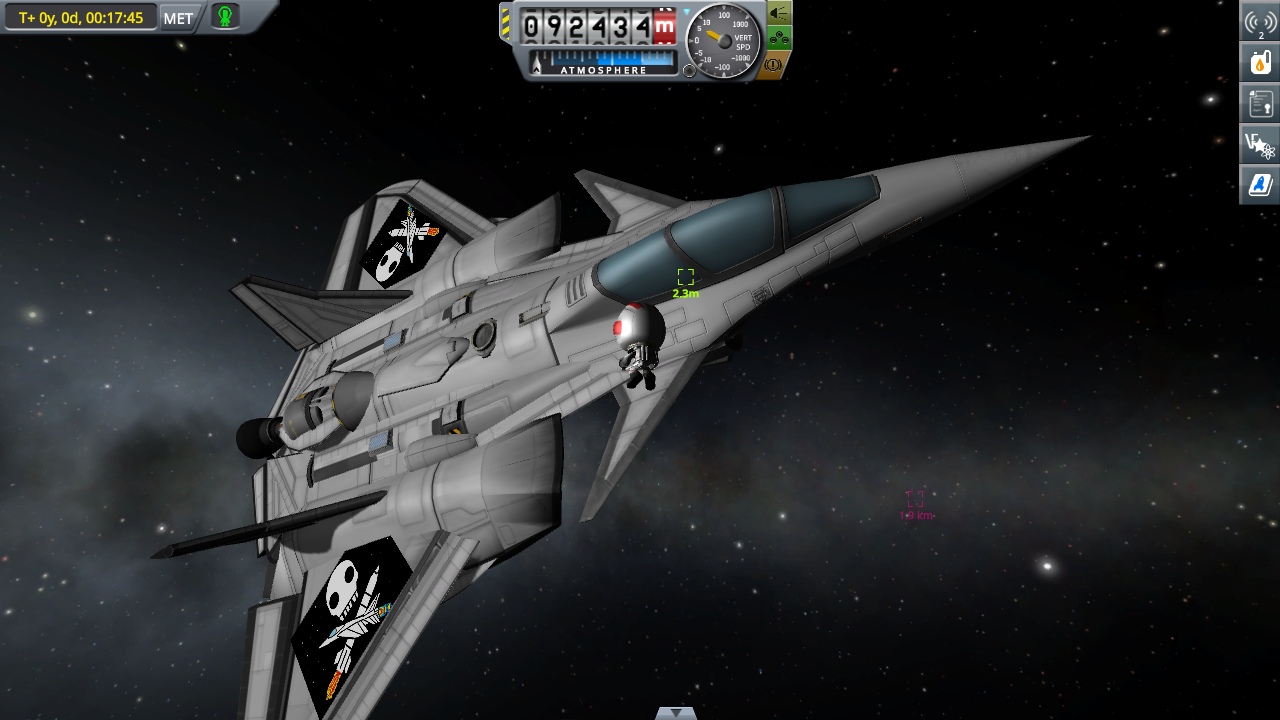This screenshot has width=1280, height=720.
Task: Select the green 2.3m target marker
Action: 685,277
